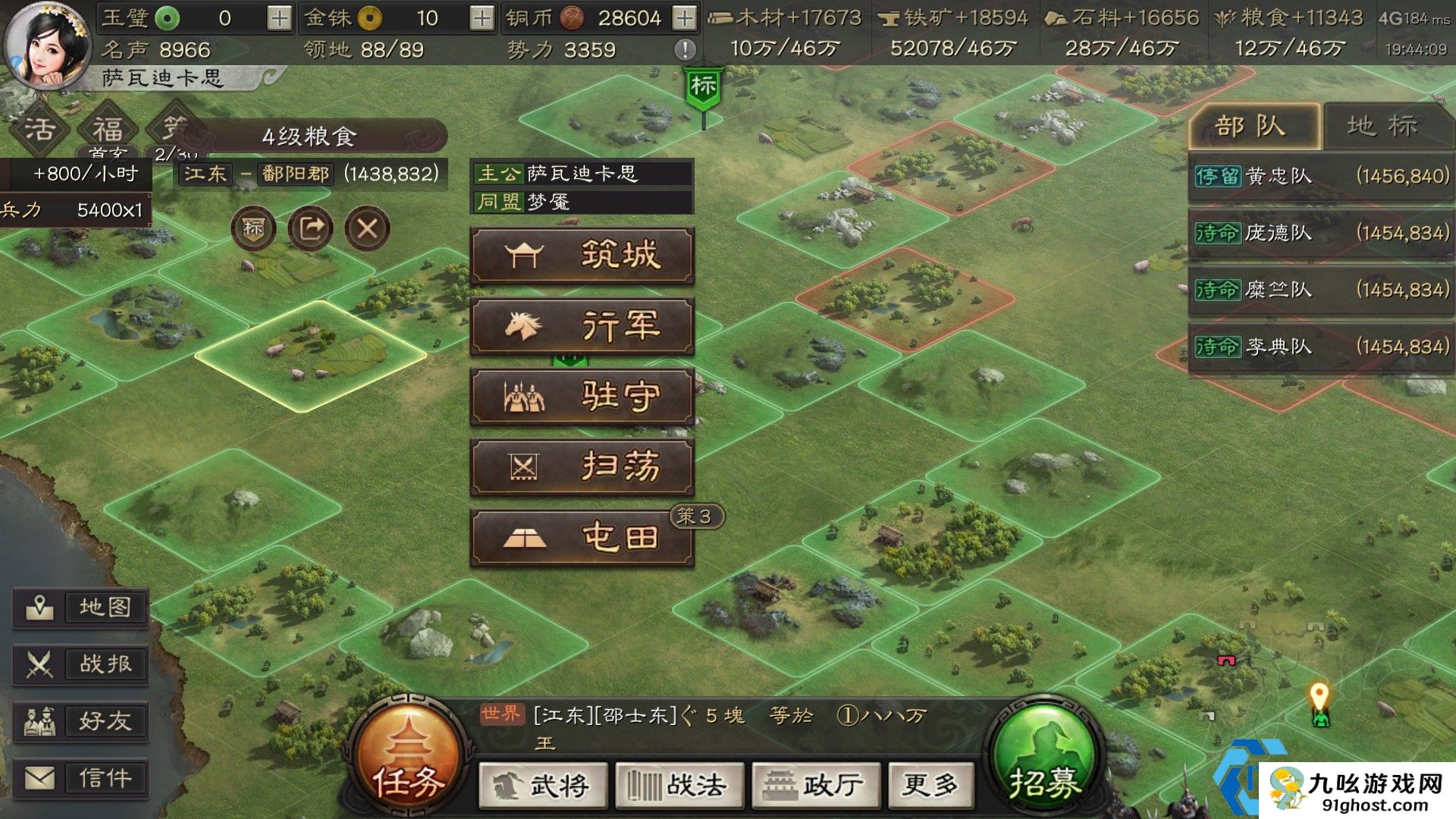1456x819 pixels.
Task: Open the 政厅 government hall
Action: coord(815,786)
